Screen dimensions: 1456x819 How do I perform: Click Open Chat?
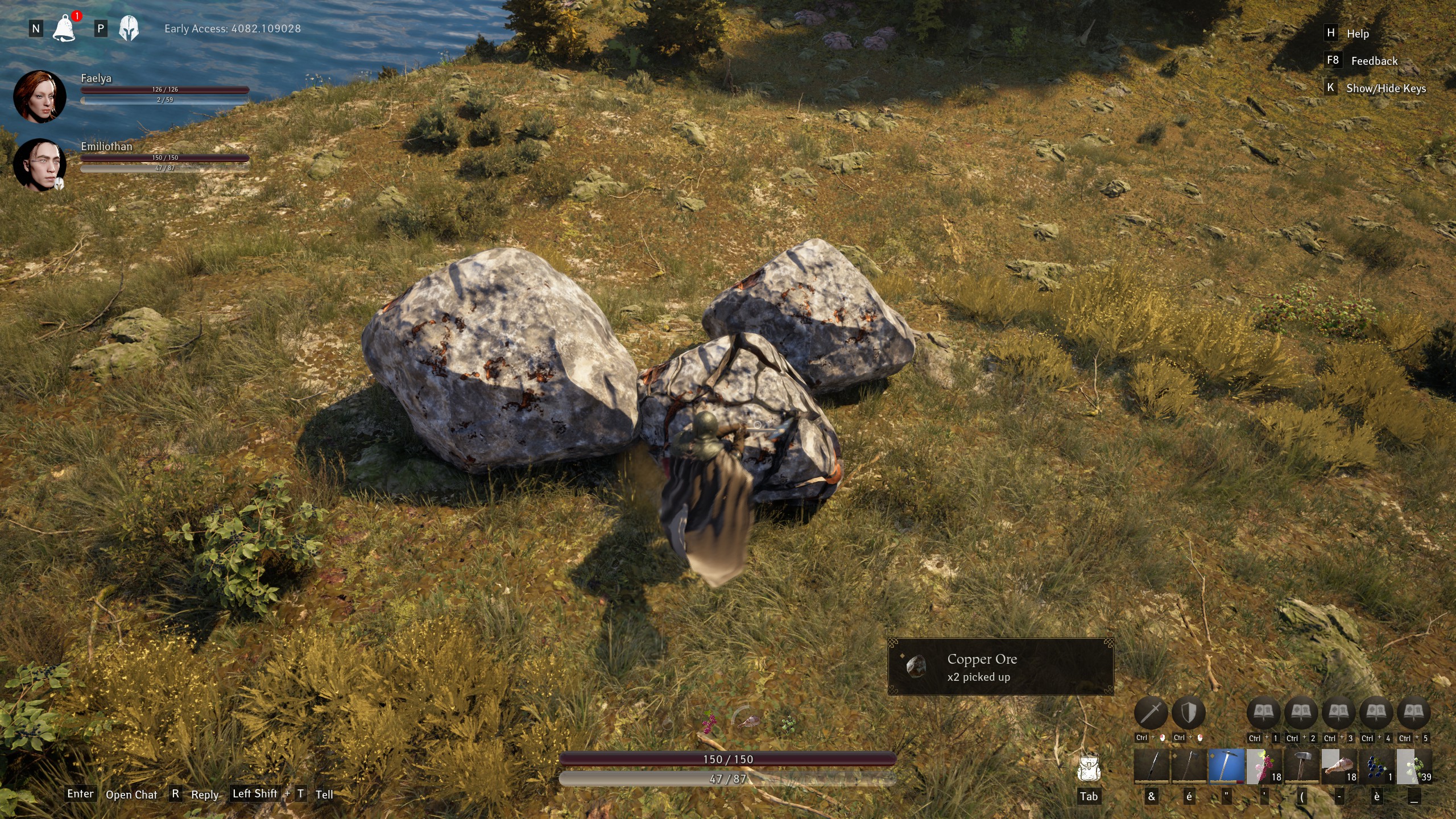[x=131, y=795]
